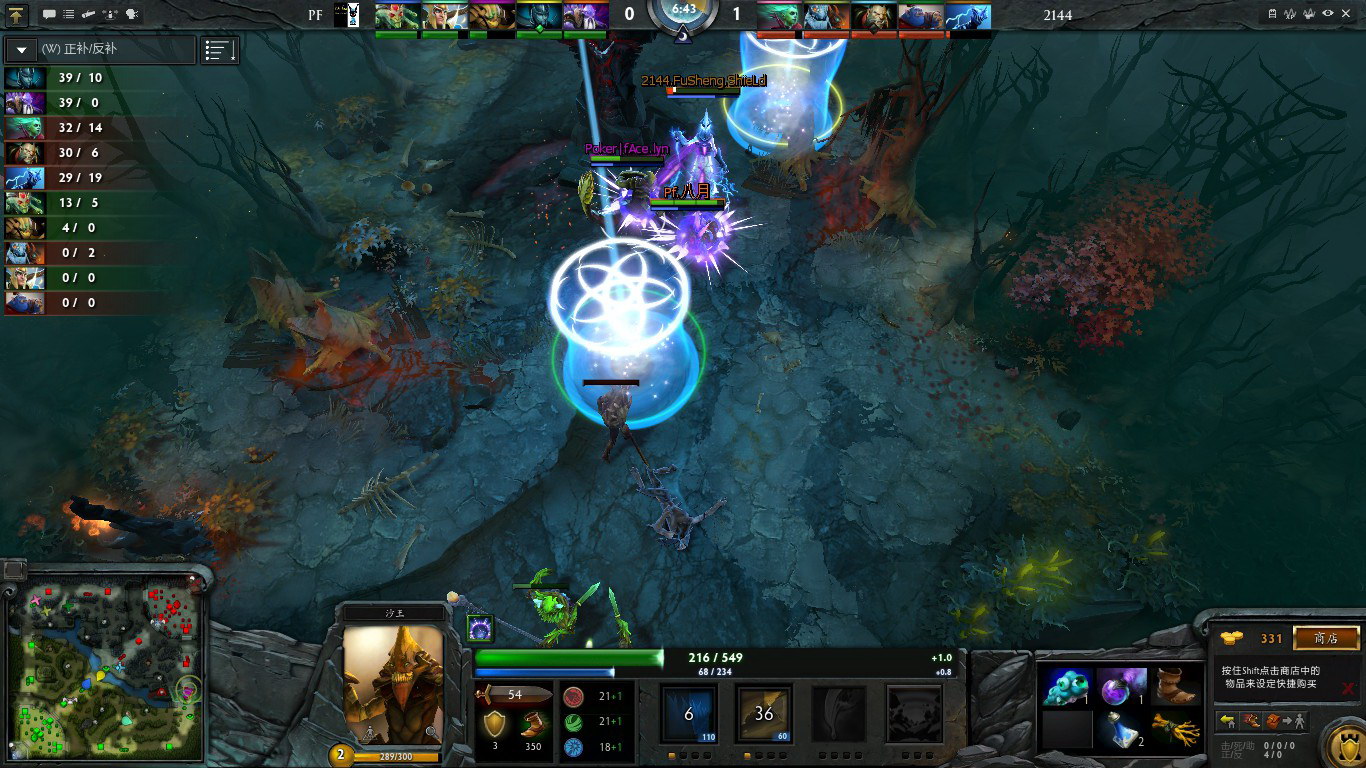Close using the X in top-right toolbar
Image resolution: width=1366 pixels, height=768 pixels.
pos(1347,14)
